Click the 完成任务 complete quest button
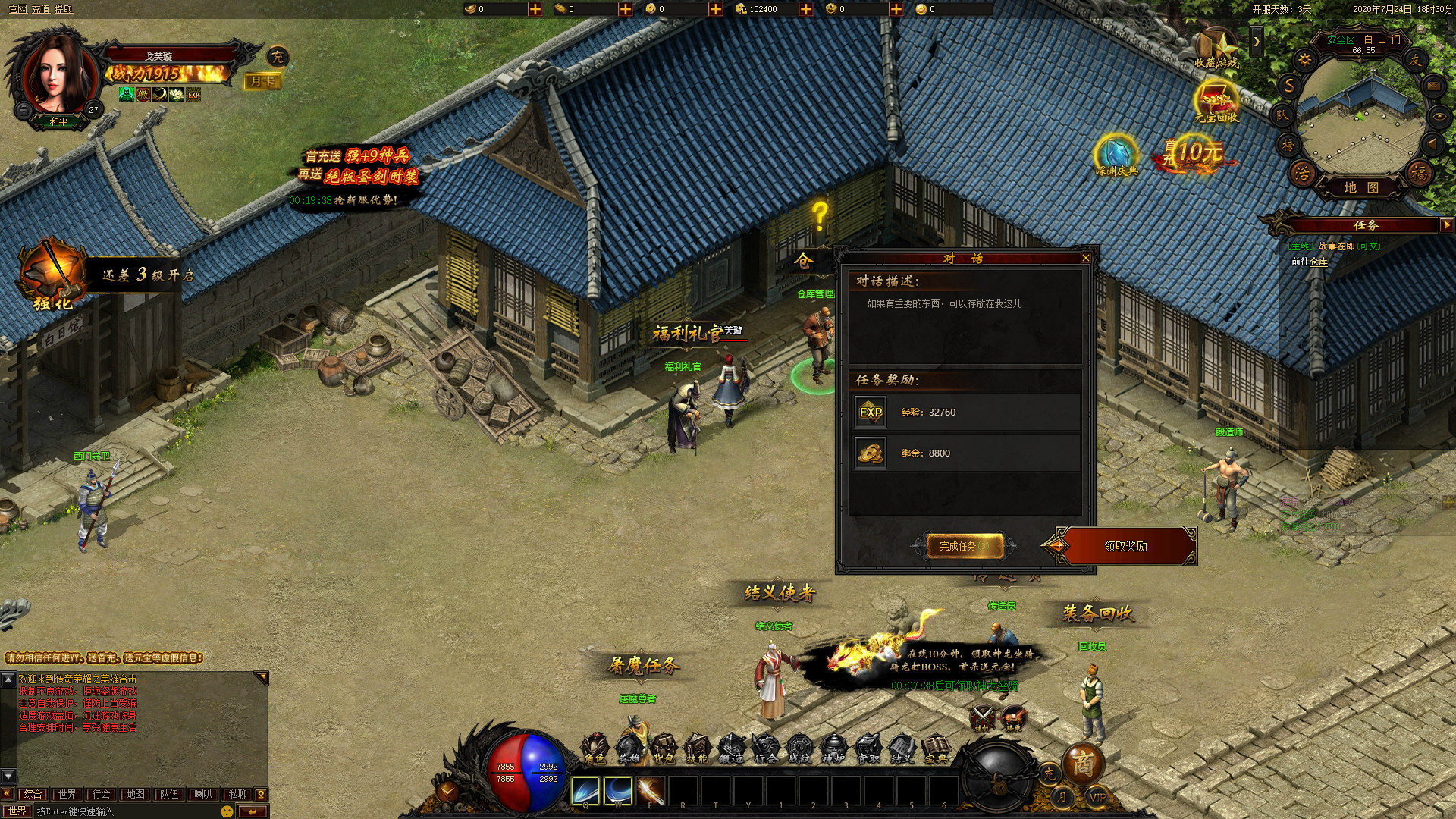The height and width of the screenshot is (819, 1456). click(x=964, y=546)
